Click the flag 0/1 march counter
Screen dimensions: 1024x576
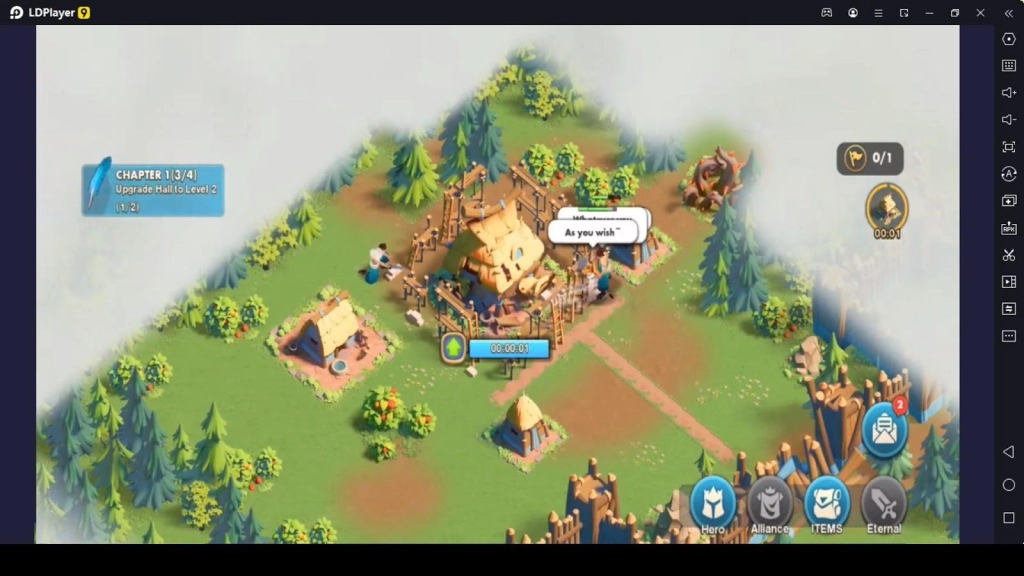(870, 158)
